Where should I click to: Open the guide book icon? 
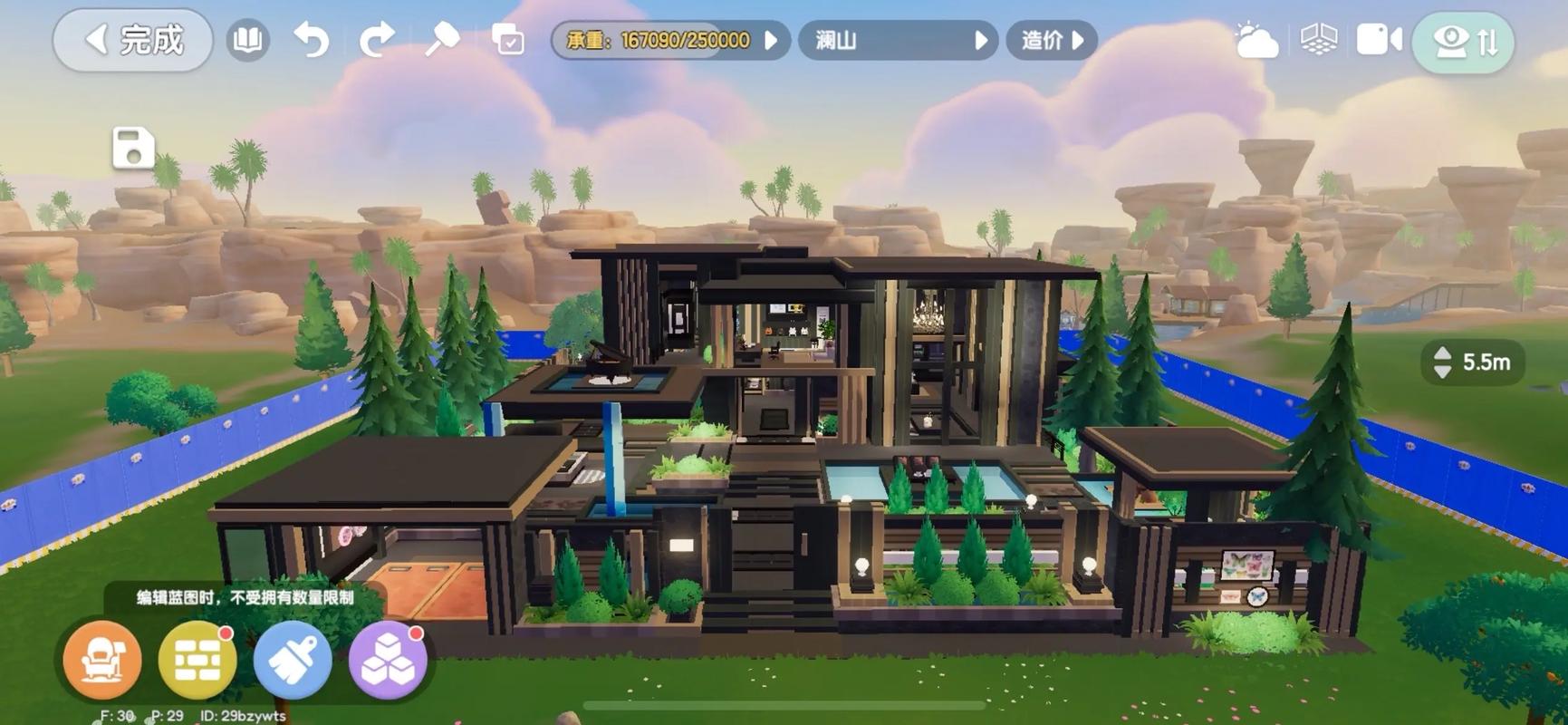247,41
